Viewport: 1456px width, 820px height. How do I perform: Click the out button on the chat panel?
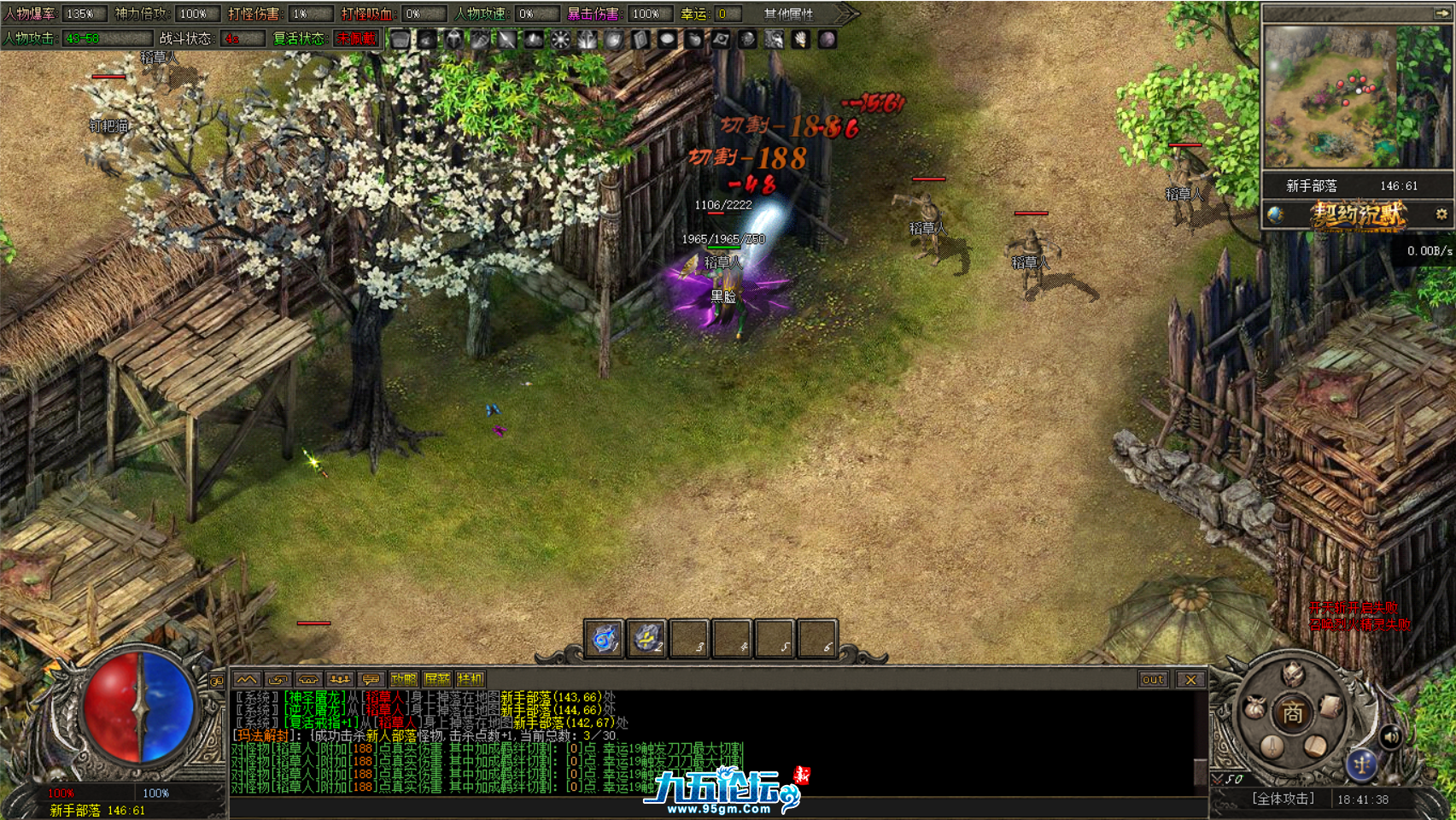[x=1153, y=680]
